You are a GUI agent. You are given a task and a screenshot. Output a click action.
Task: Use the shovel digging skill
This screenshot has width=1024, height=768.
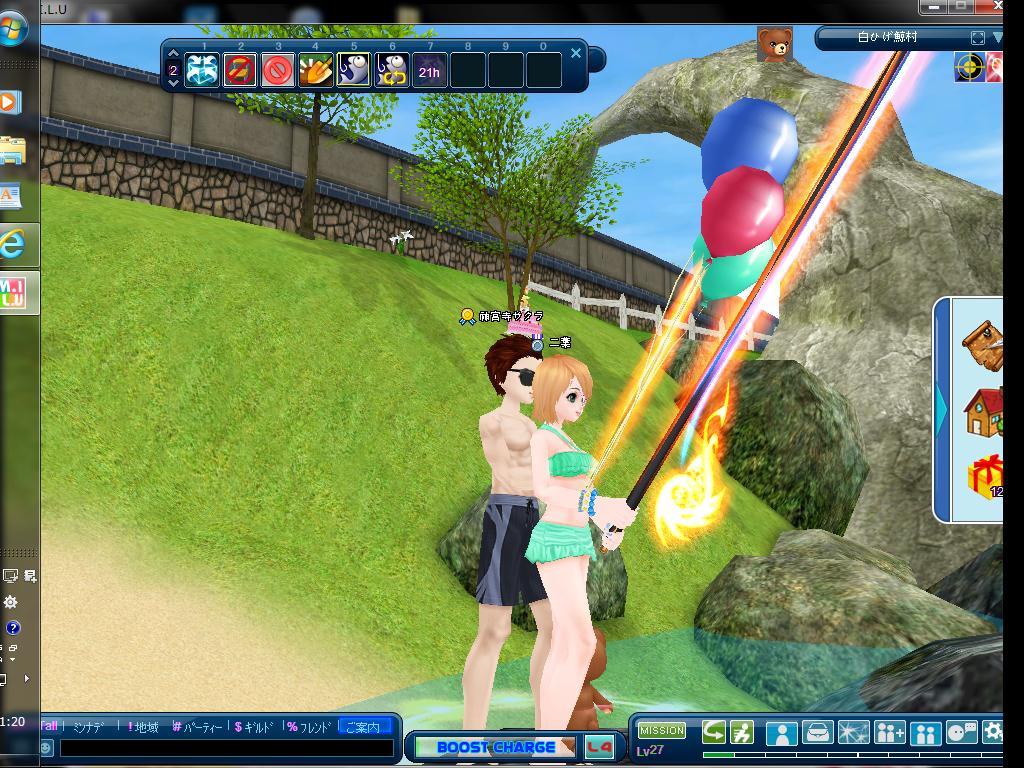click(316, 71)
